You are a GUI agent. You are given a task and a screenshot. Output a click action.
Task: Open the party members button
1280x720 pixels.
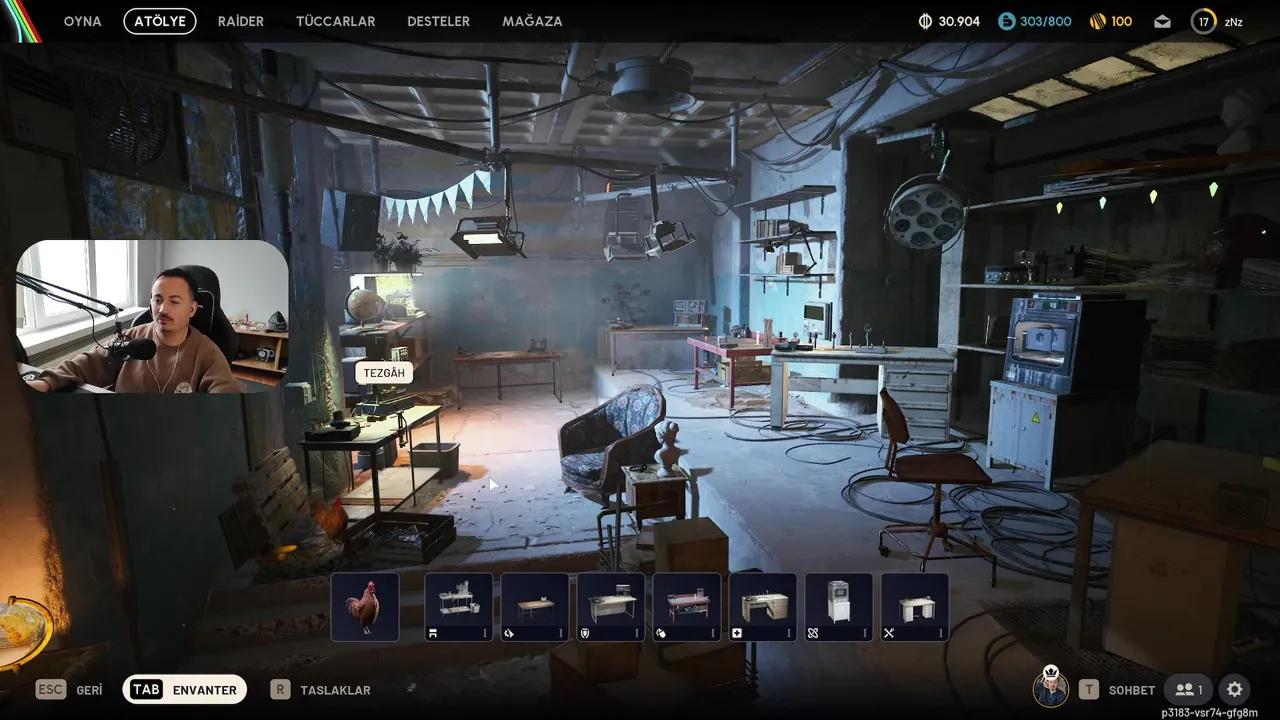click(x=1189, y=689)
